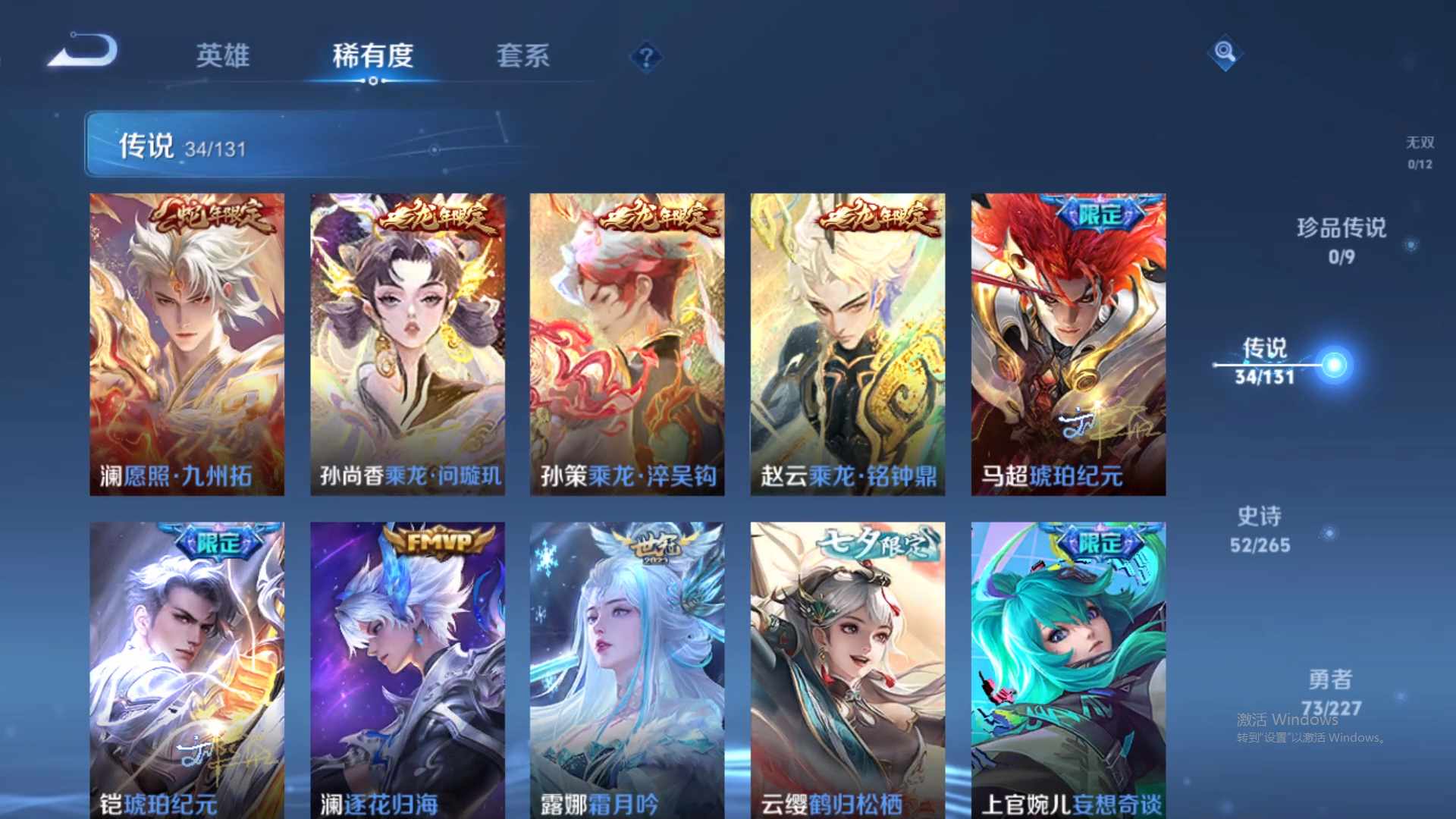The image size is (1456, 819).
Task: Open the 孙尚香乘龙·问璇玑 skin thumbnail
Action: [408, 341]
